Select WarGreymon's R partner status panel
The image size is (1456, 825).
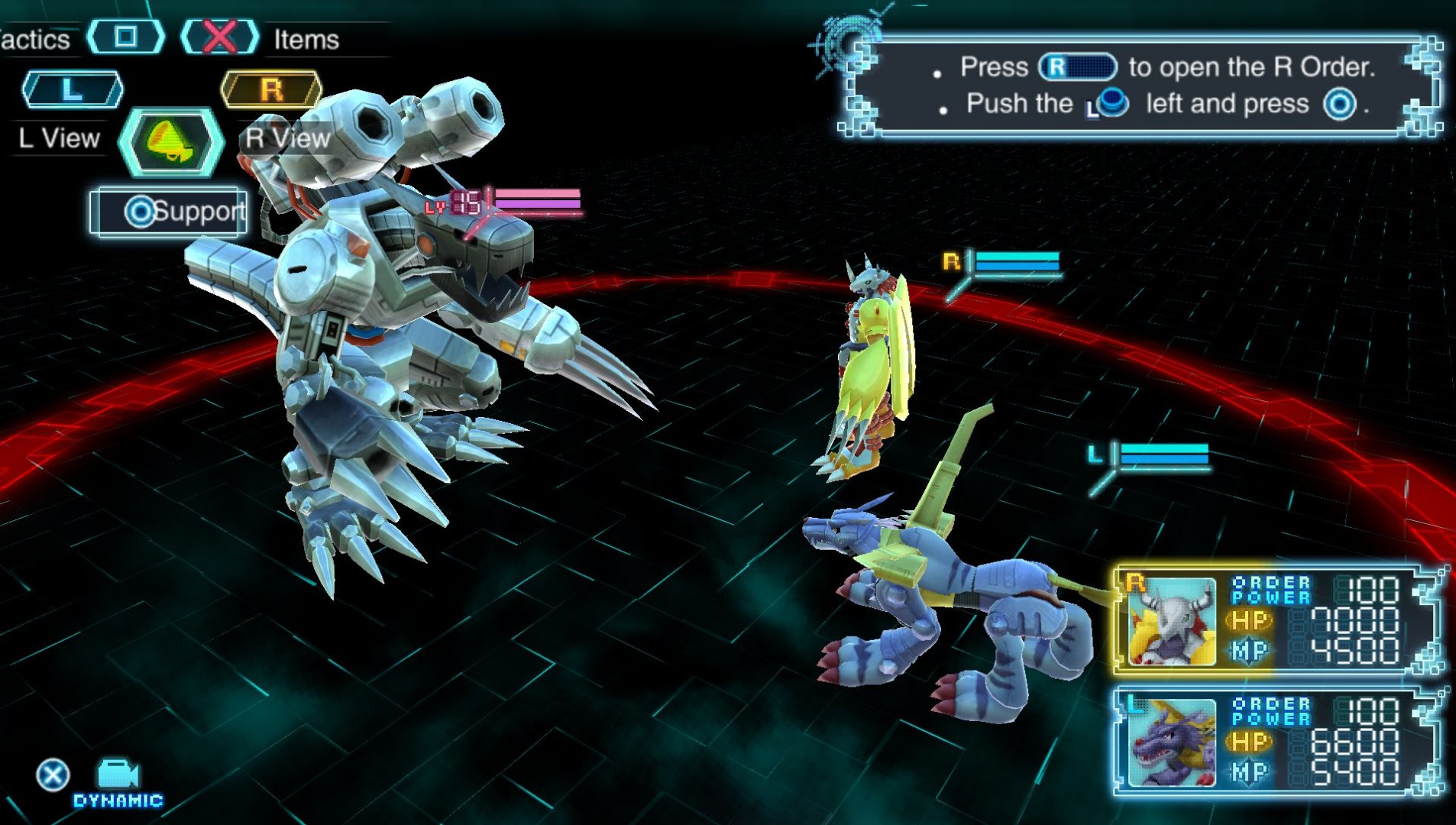(1276, 620)
